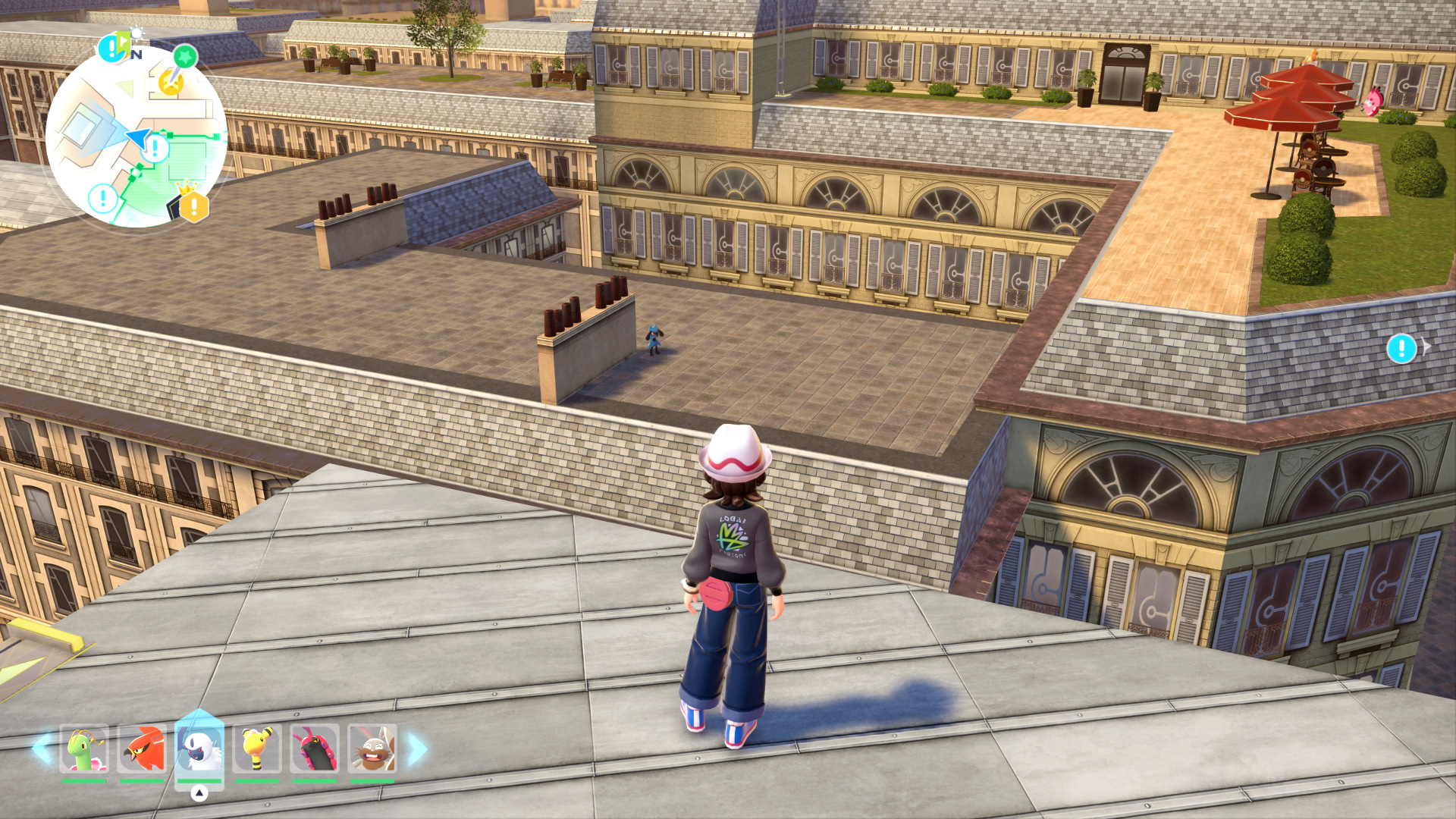The width and height of the screenshot is (1456, 819).
Task: Click the gold crowned hexagon alert marker
Action: [193, 205]
